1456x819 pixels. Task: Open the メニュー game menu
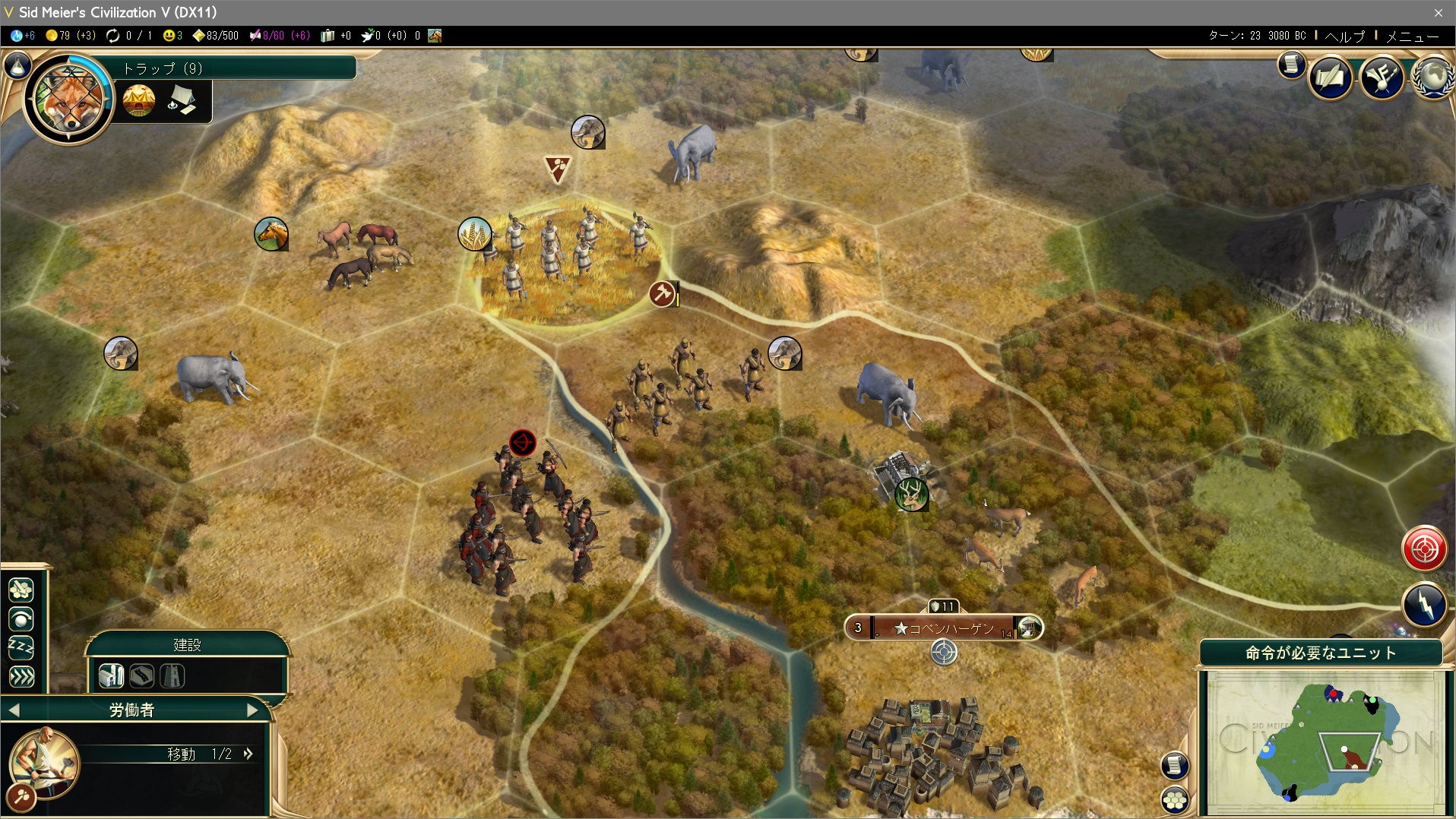pos(1412,36)
